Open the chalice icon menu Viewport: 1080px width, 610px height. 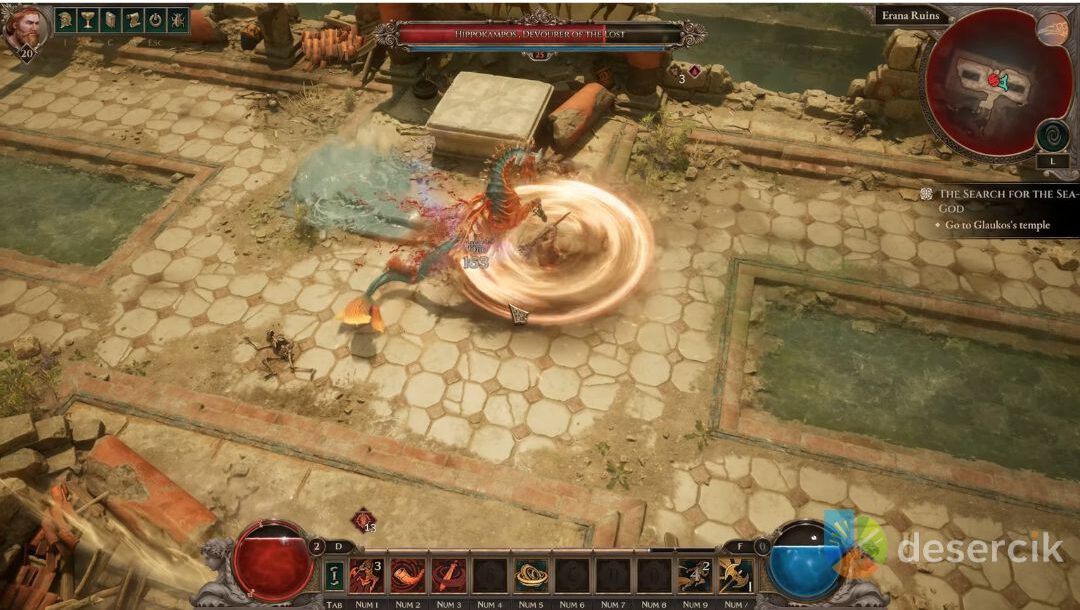(87, 20)
